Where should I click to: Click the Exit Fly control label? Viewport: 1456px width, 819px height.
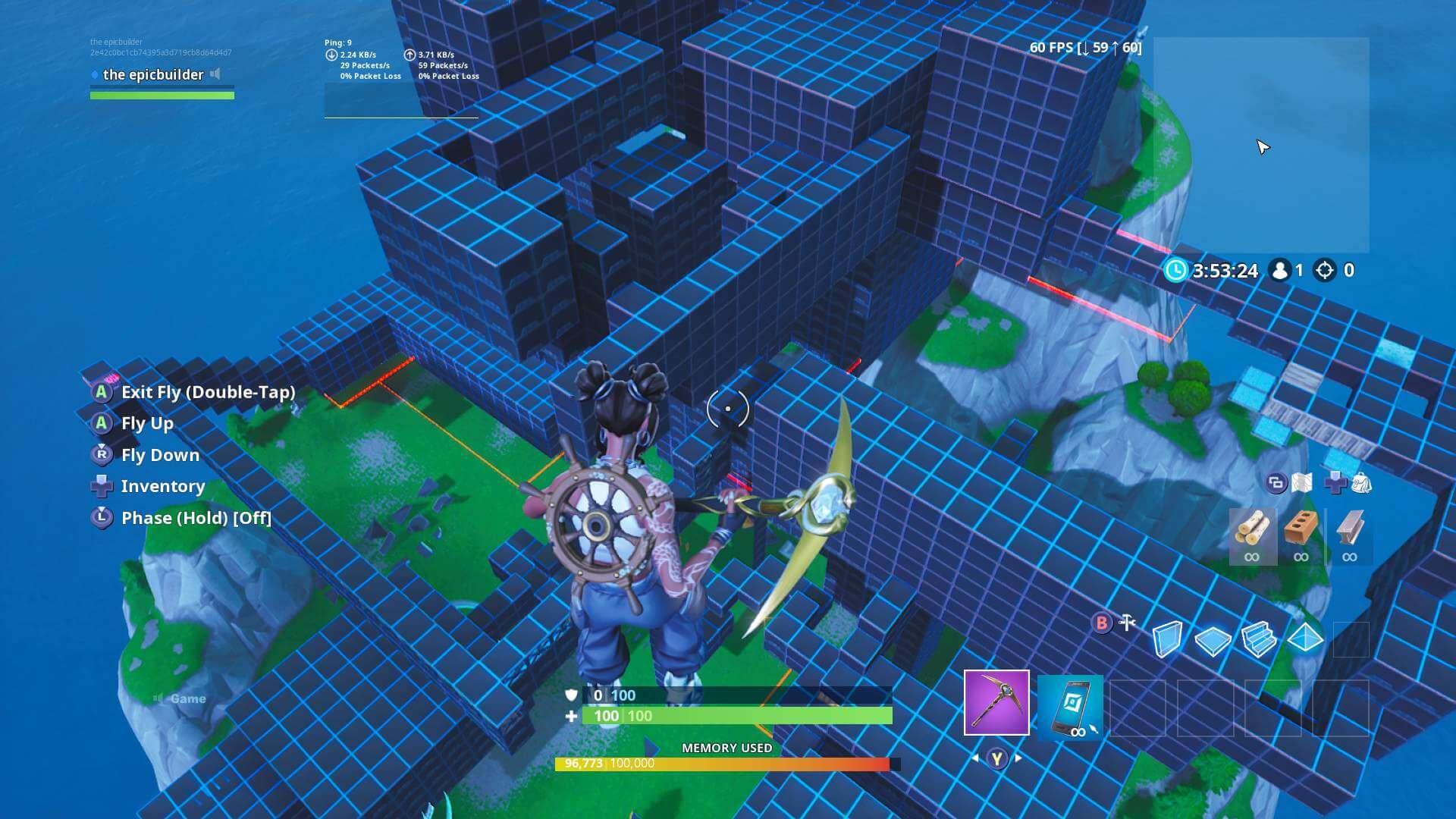click(208, 392)
